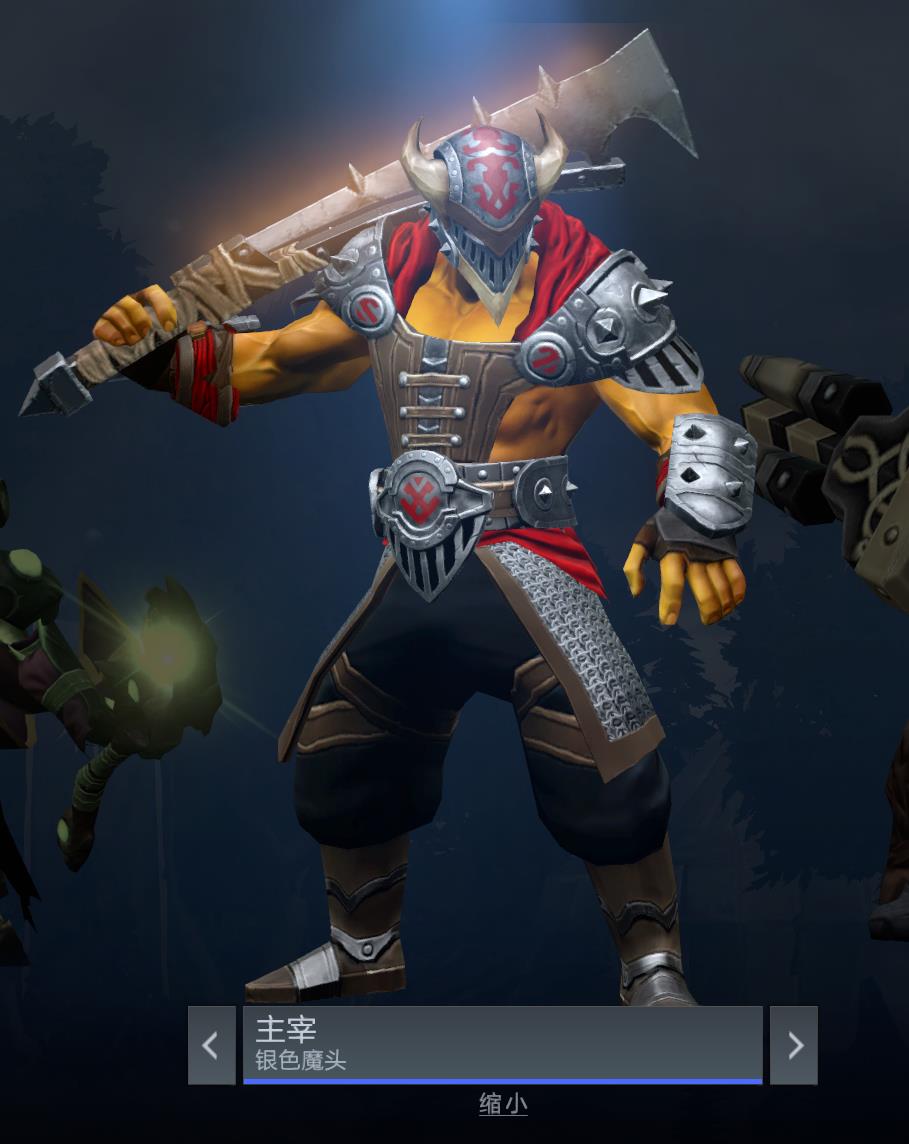Select the 主宰 银色魔头 item label
909x1144 pixels.
(502, 1044)
